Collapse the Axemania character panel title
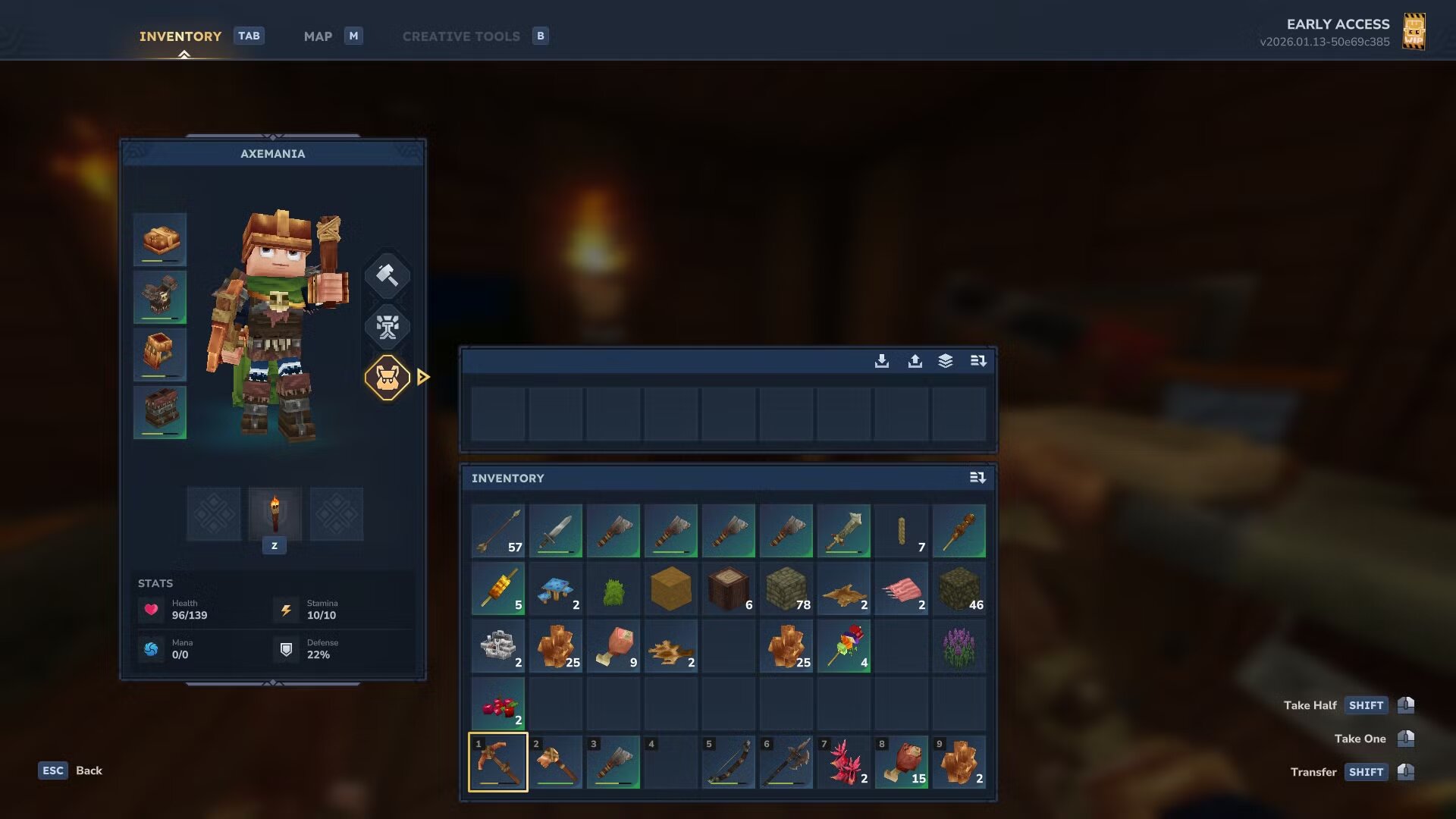The width and height of the screenshot is (1456, 819). pyautogui.click(x=273, y=153)
